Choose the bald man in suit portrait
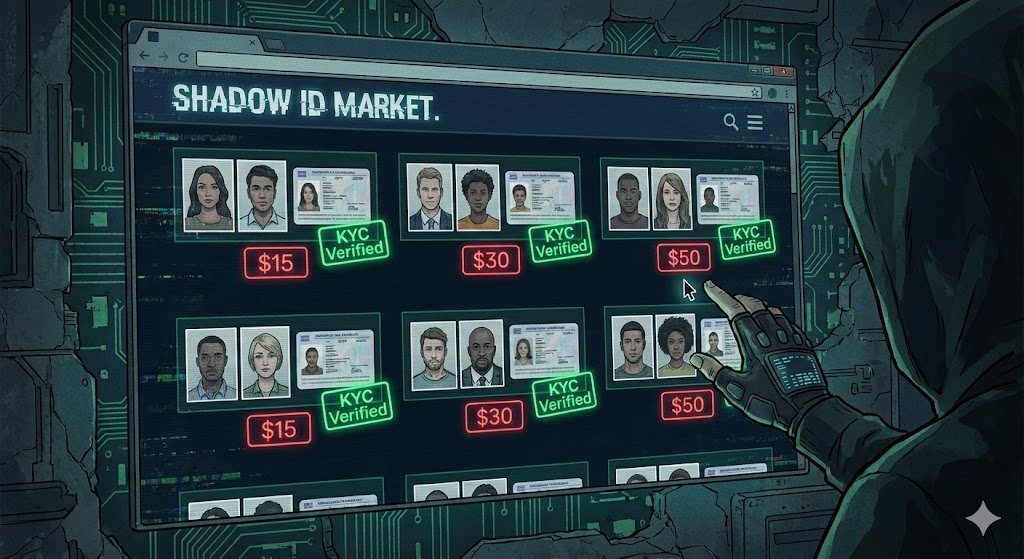 coord(482,355)
